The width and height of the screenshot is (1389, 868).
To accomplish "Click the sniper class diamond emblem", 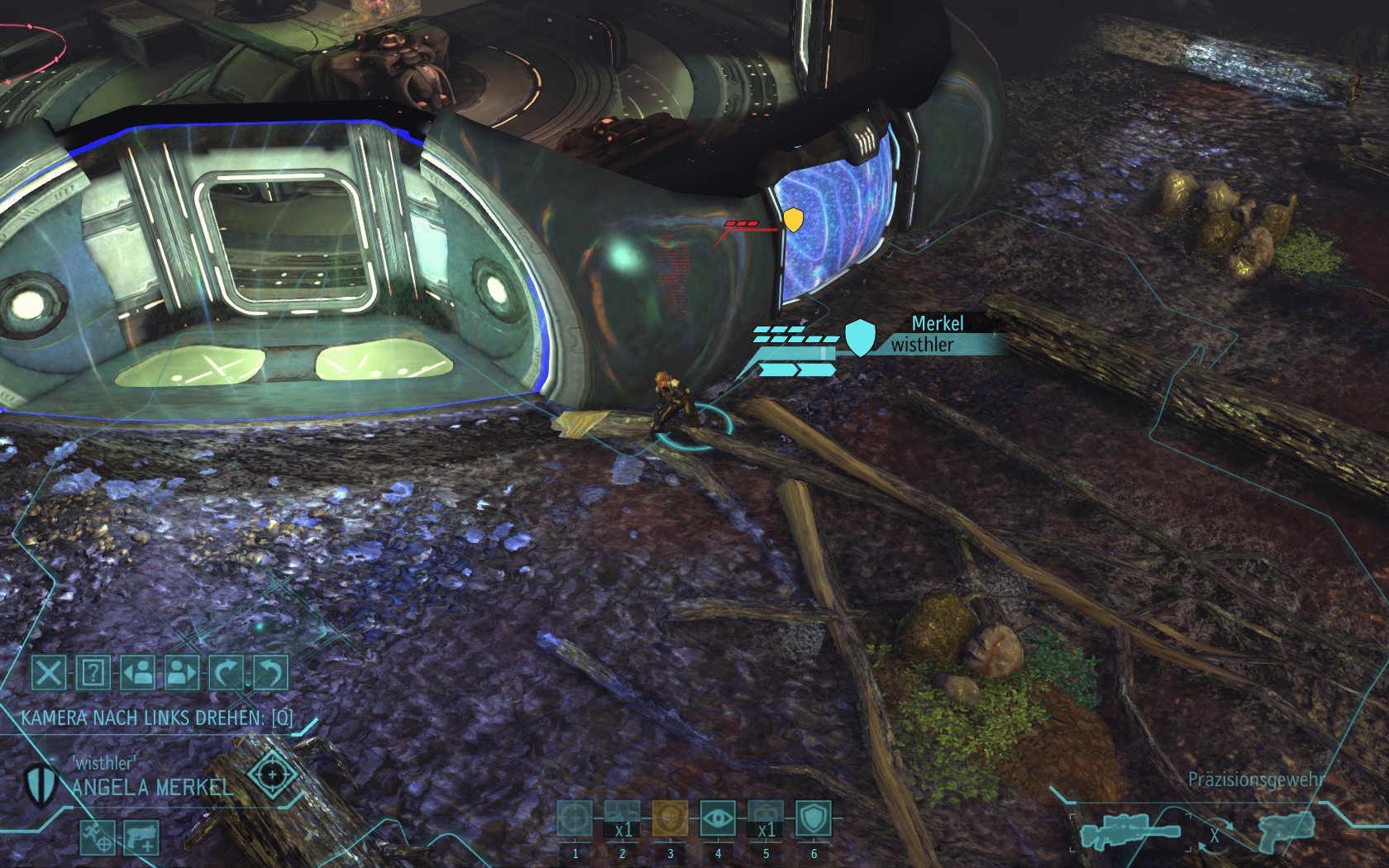I will (x=272, y=775).
